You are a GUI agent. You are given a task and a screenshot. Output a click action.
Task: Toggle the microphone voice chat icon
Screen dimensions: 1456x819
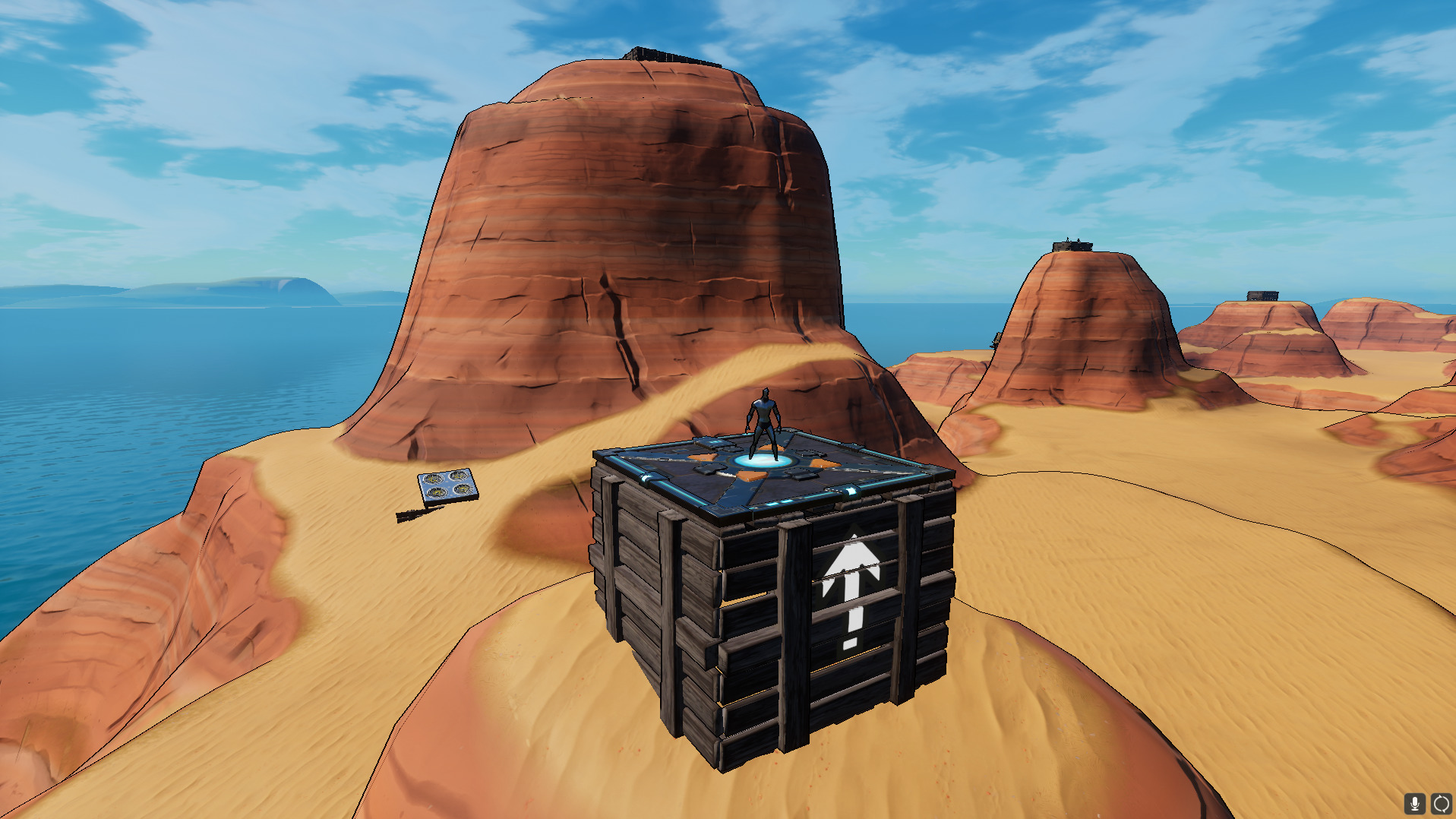1414,803
